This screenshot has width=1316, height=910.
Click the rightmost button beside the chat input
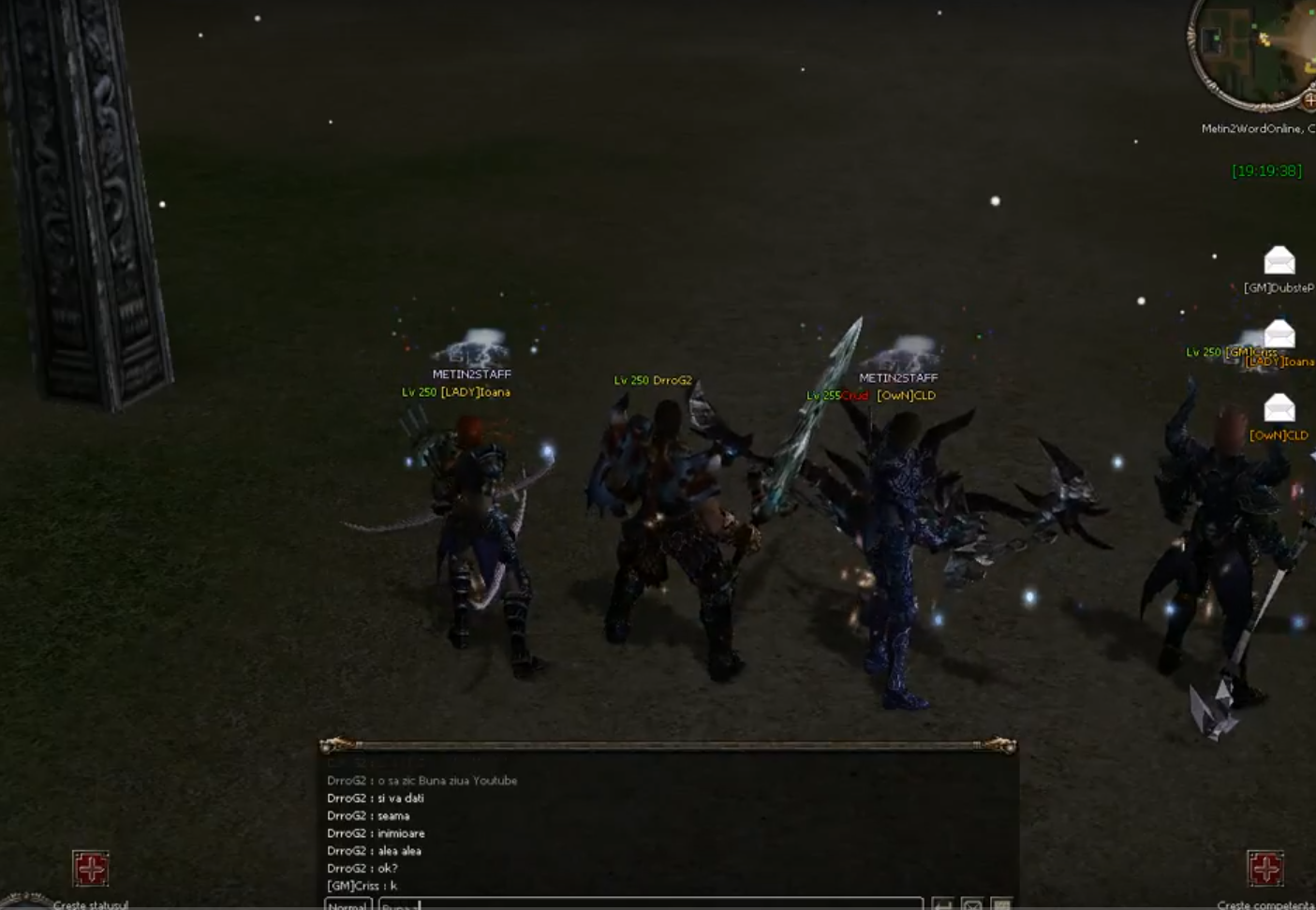click(x=1001, y=904)
